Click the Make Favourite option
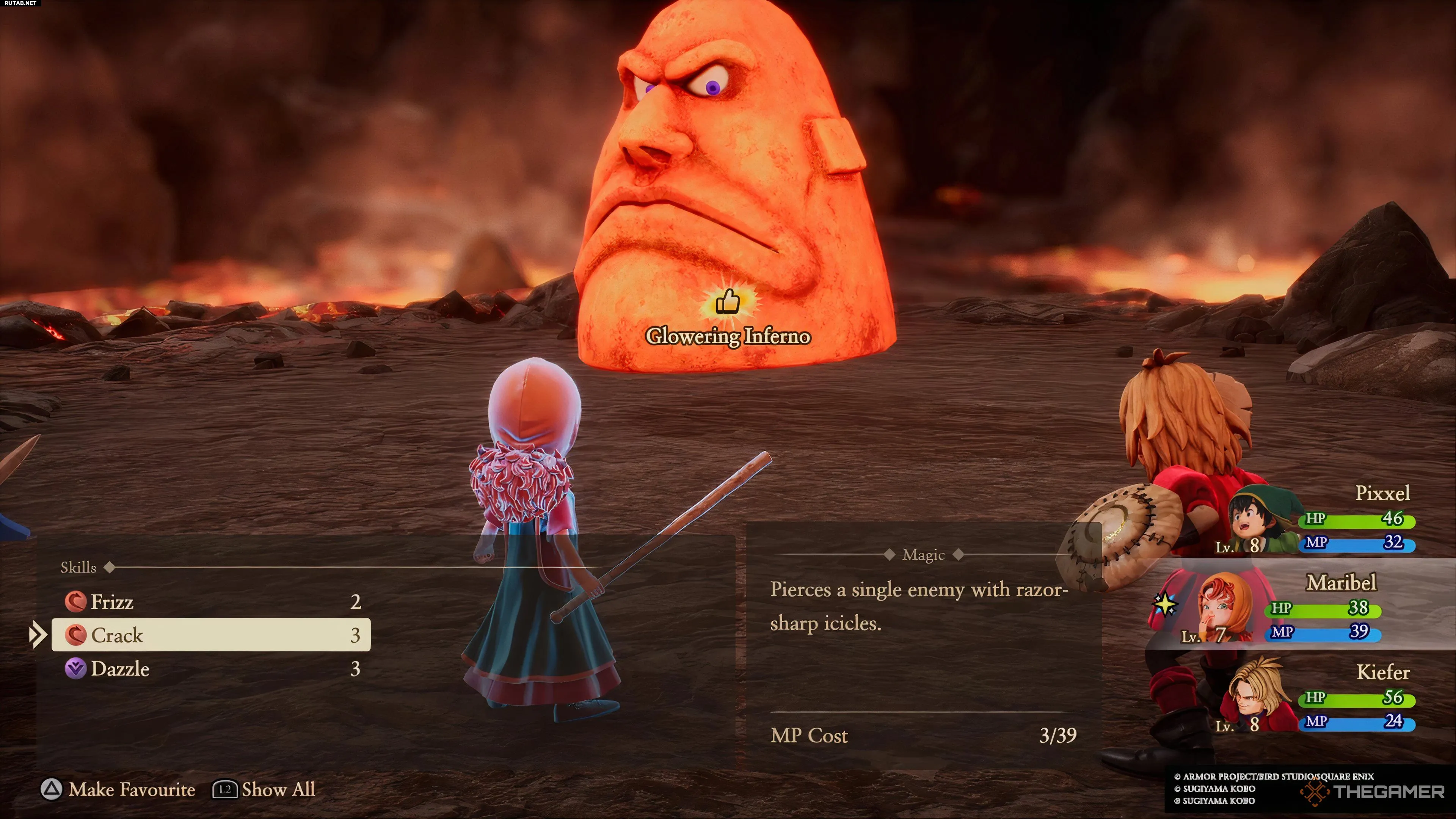The height and width of the screenshot is (819, 1456). (118, 789)
